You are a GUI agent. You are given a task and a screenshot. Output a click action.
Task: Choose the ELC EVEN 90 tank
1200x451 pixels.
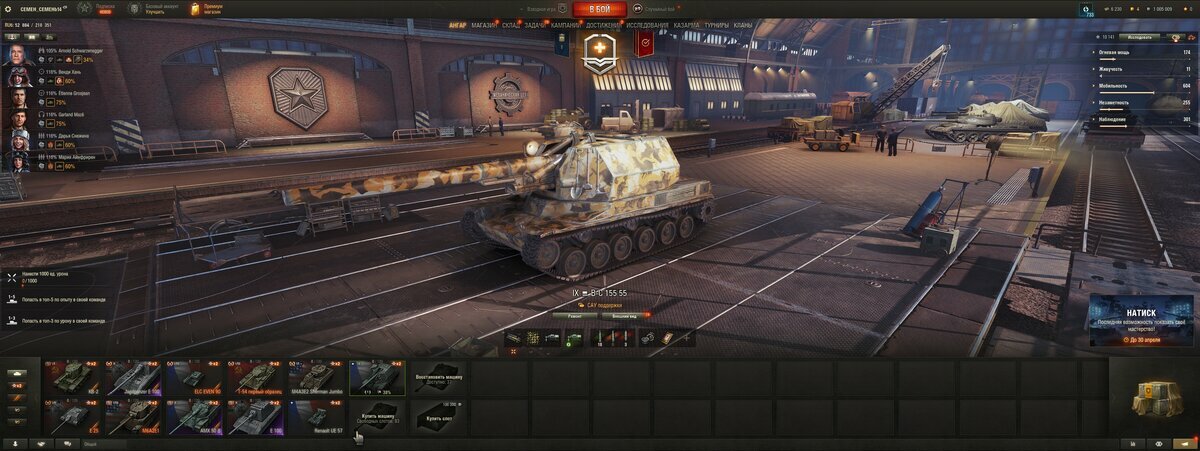196,378
